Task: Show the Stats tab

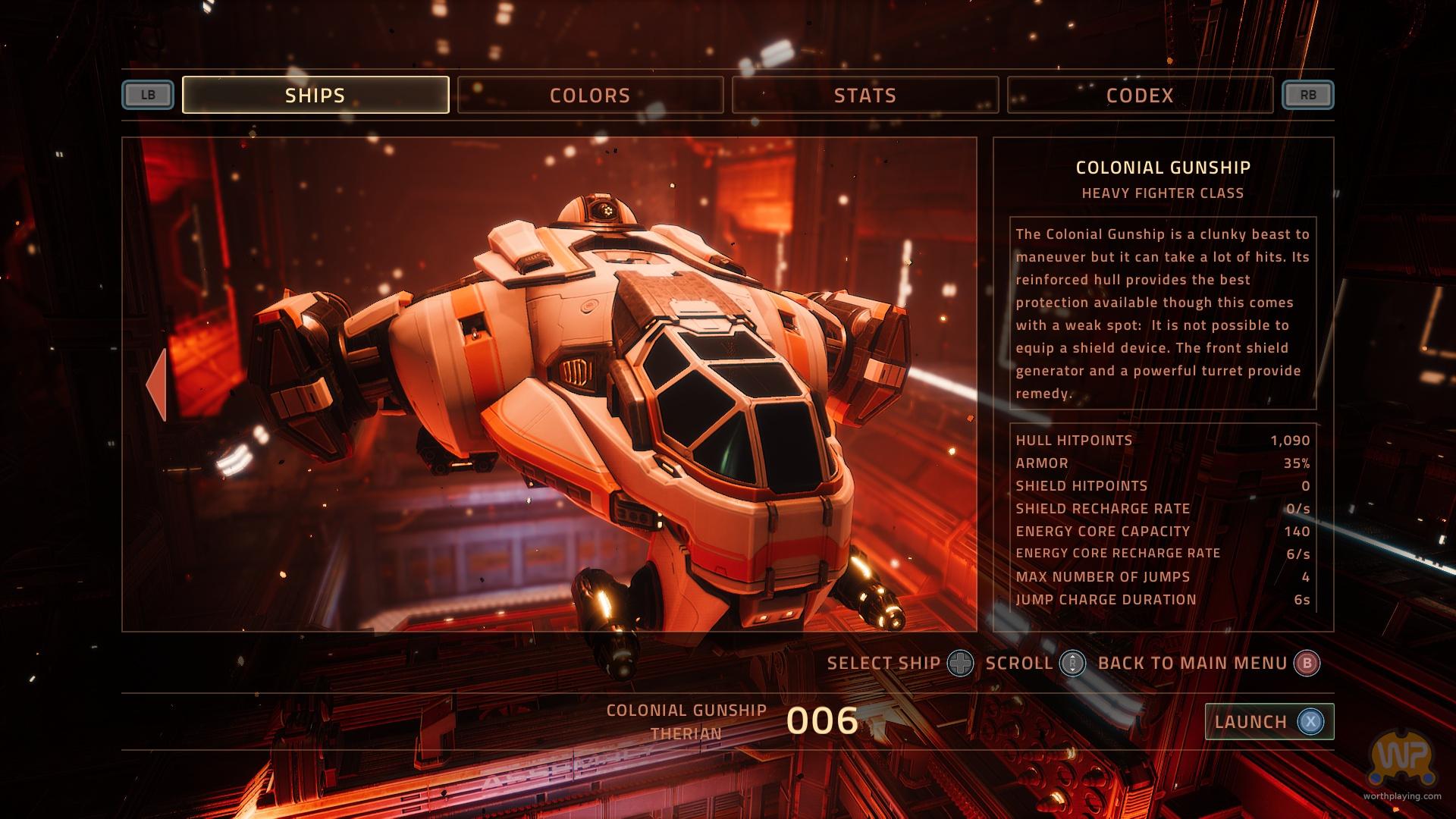Action: [x=864, y=95]
